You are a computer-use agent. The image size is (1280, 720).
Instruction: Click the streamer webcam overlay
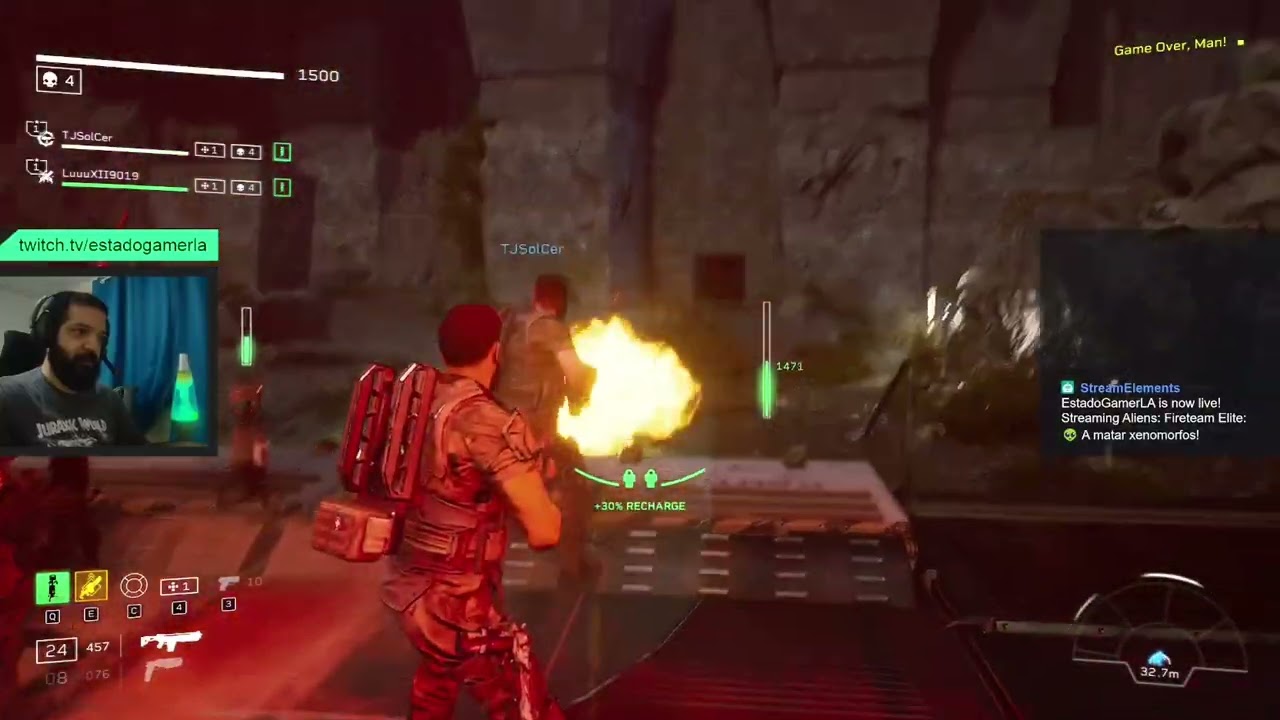[107, 360]
